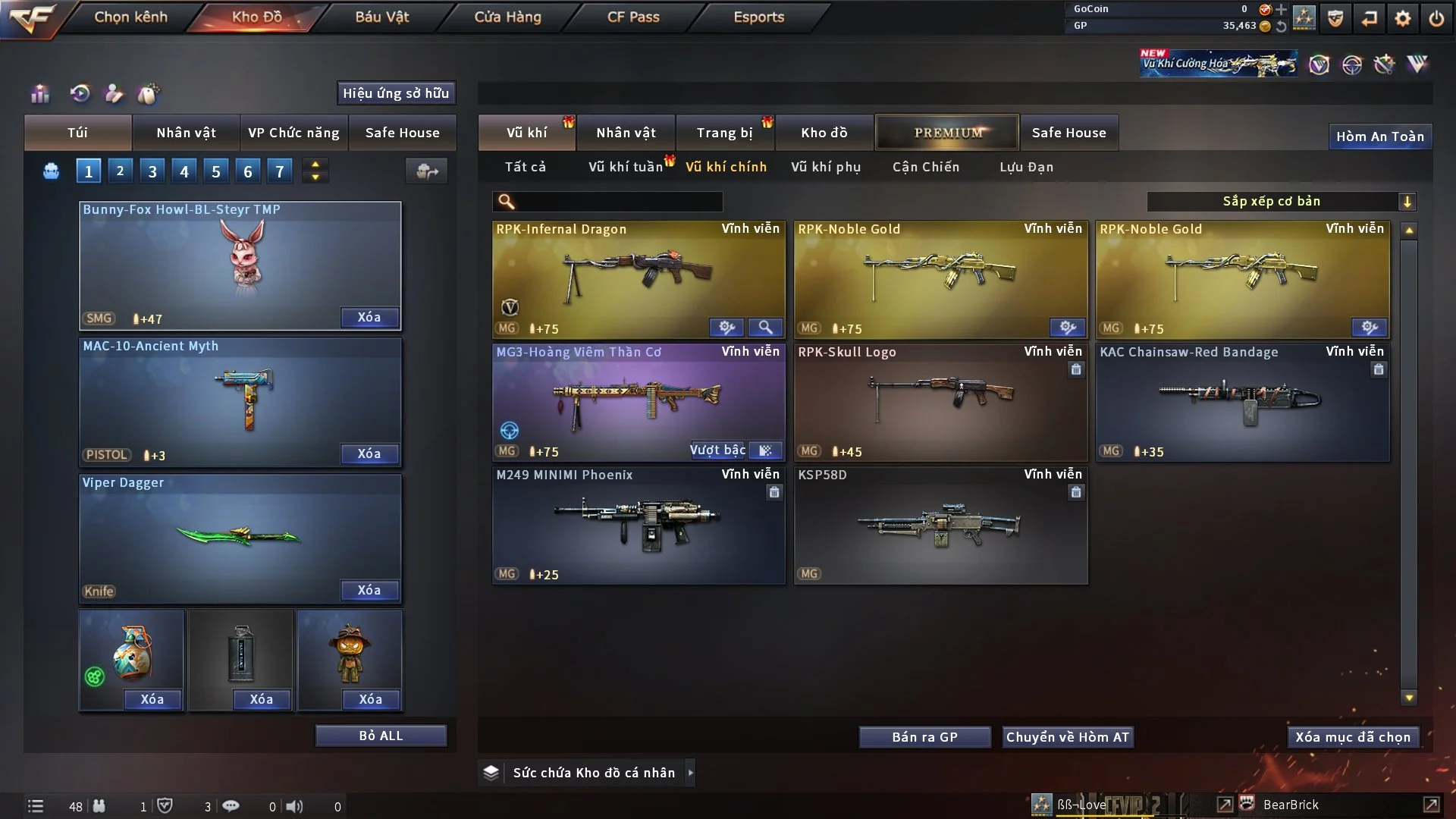Open the gear settings icon
This screenshot has width=1456, height=819.
(1402, 18)
